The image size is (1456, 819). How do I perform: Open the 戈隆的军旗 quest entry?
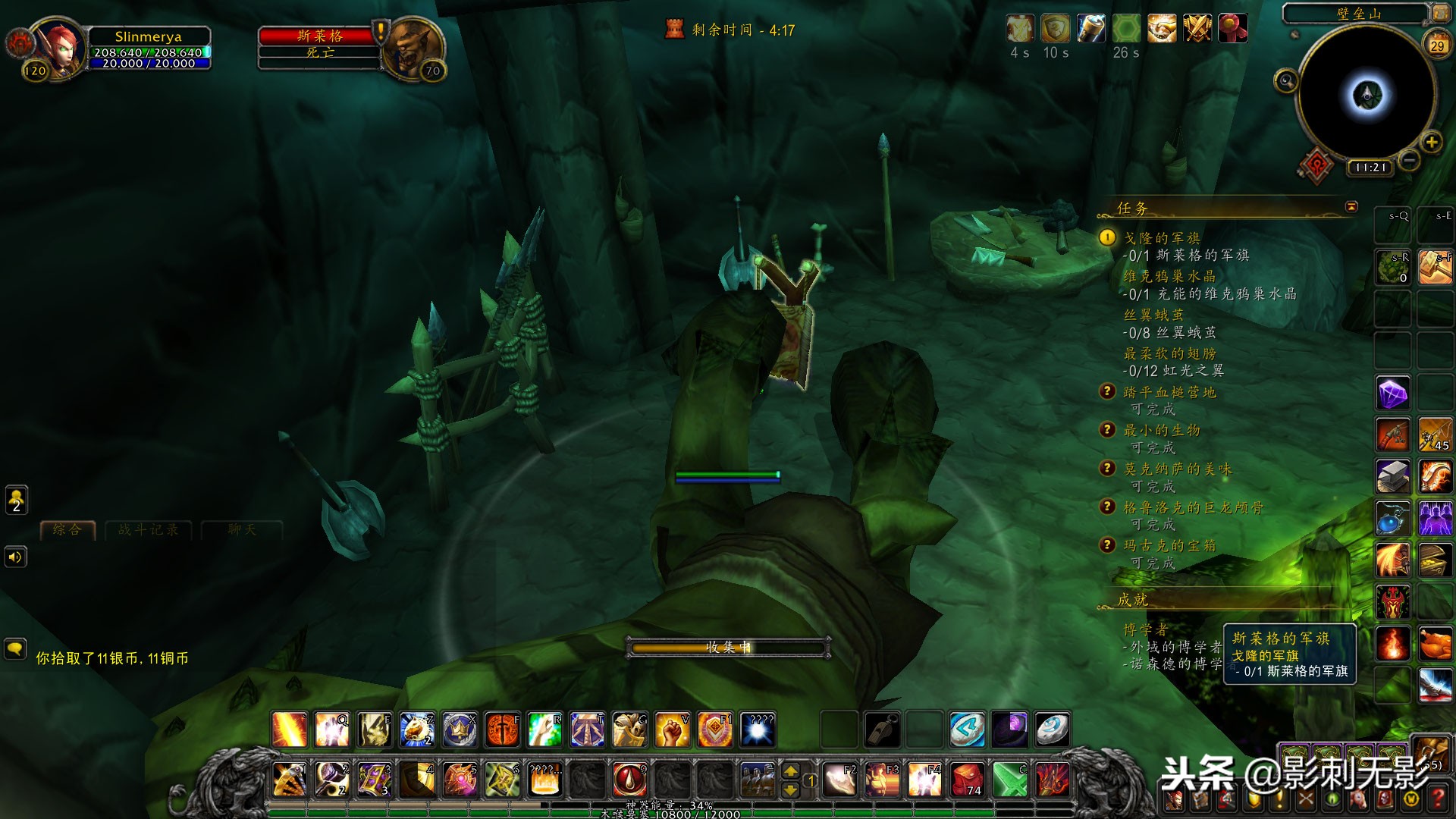pos(1161,238)
